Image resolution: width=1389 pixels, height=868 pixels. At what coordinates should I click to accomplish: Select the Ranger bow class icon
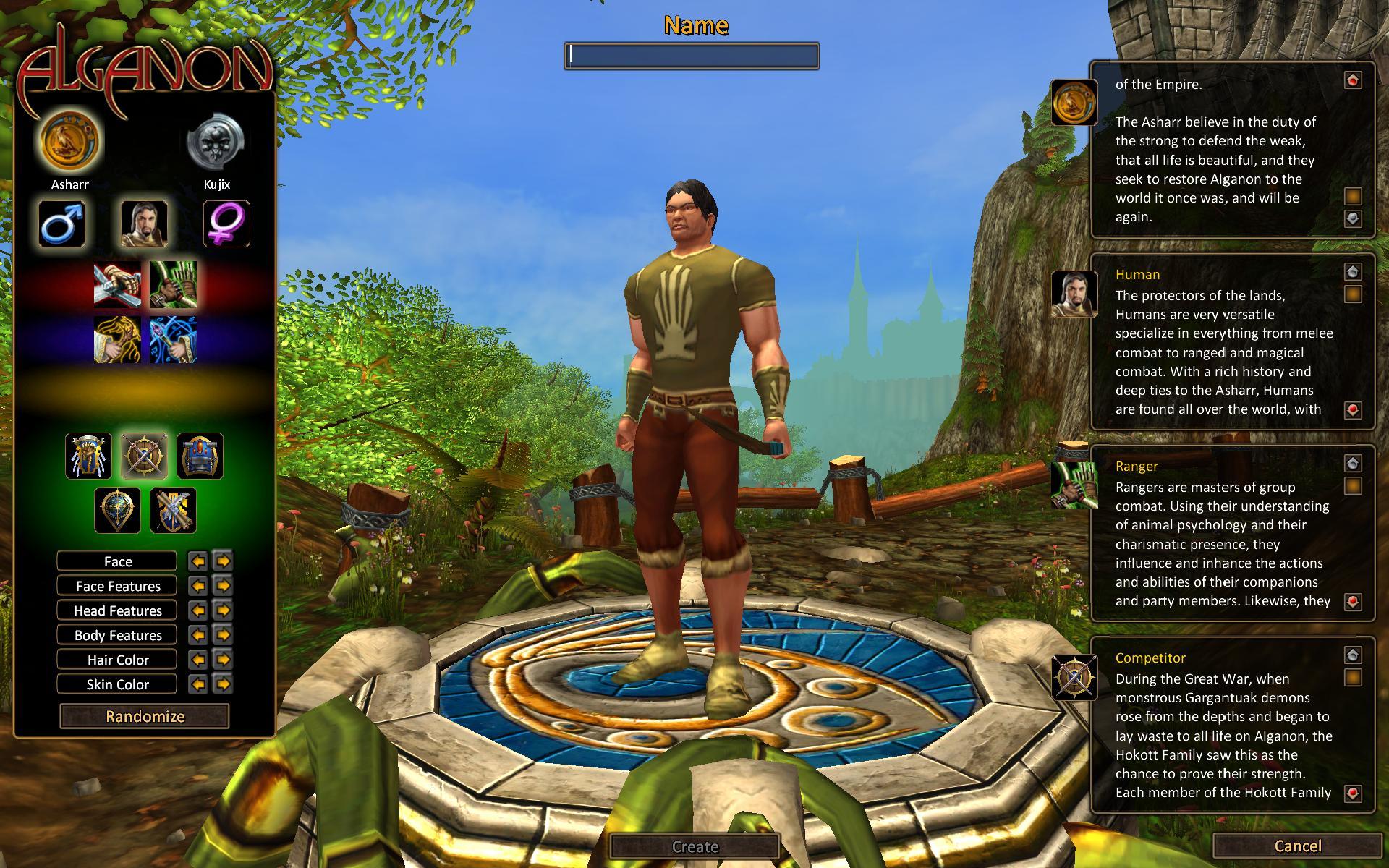click(174, 285)
